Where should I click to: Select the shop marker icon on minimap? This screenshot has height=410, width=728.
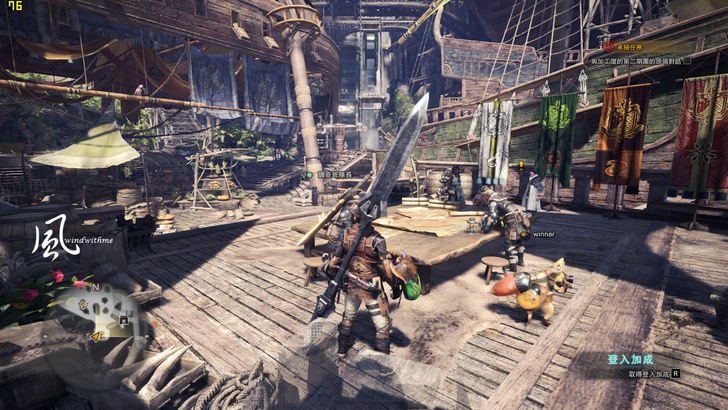point(124,320)
